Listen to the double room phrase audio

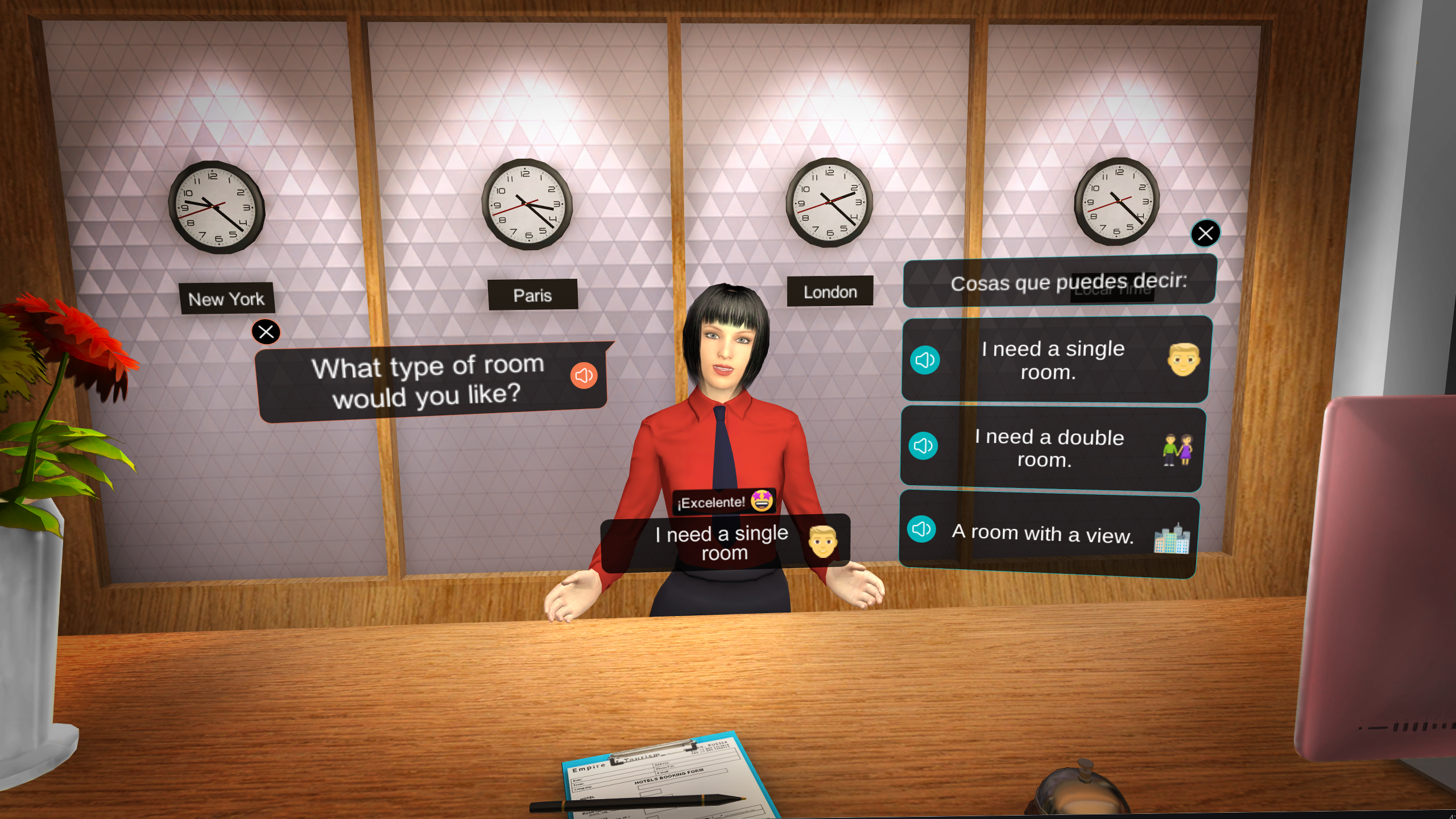[x=923, y=446]
